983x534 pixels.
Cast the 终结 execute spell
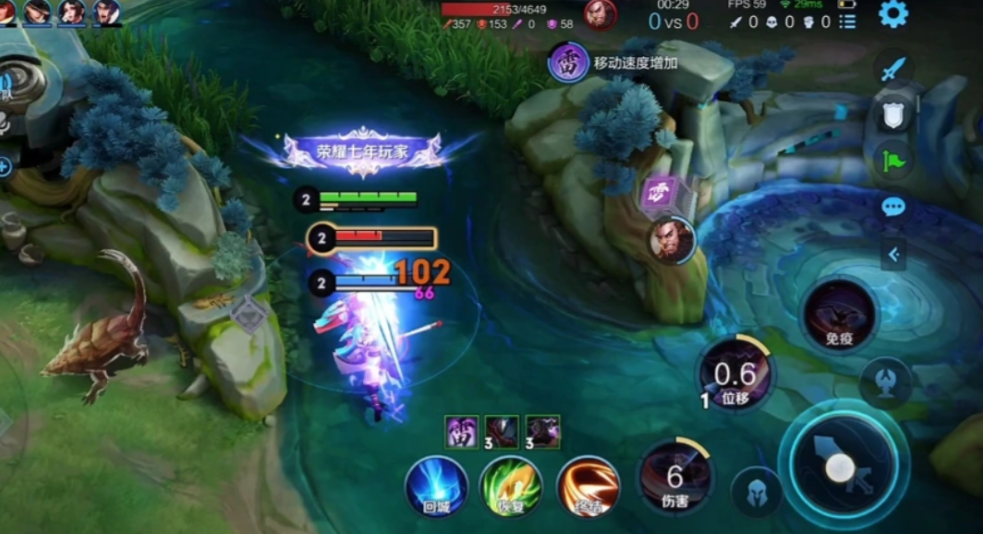coord(587,486)
